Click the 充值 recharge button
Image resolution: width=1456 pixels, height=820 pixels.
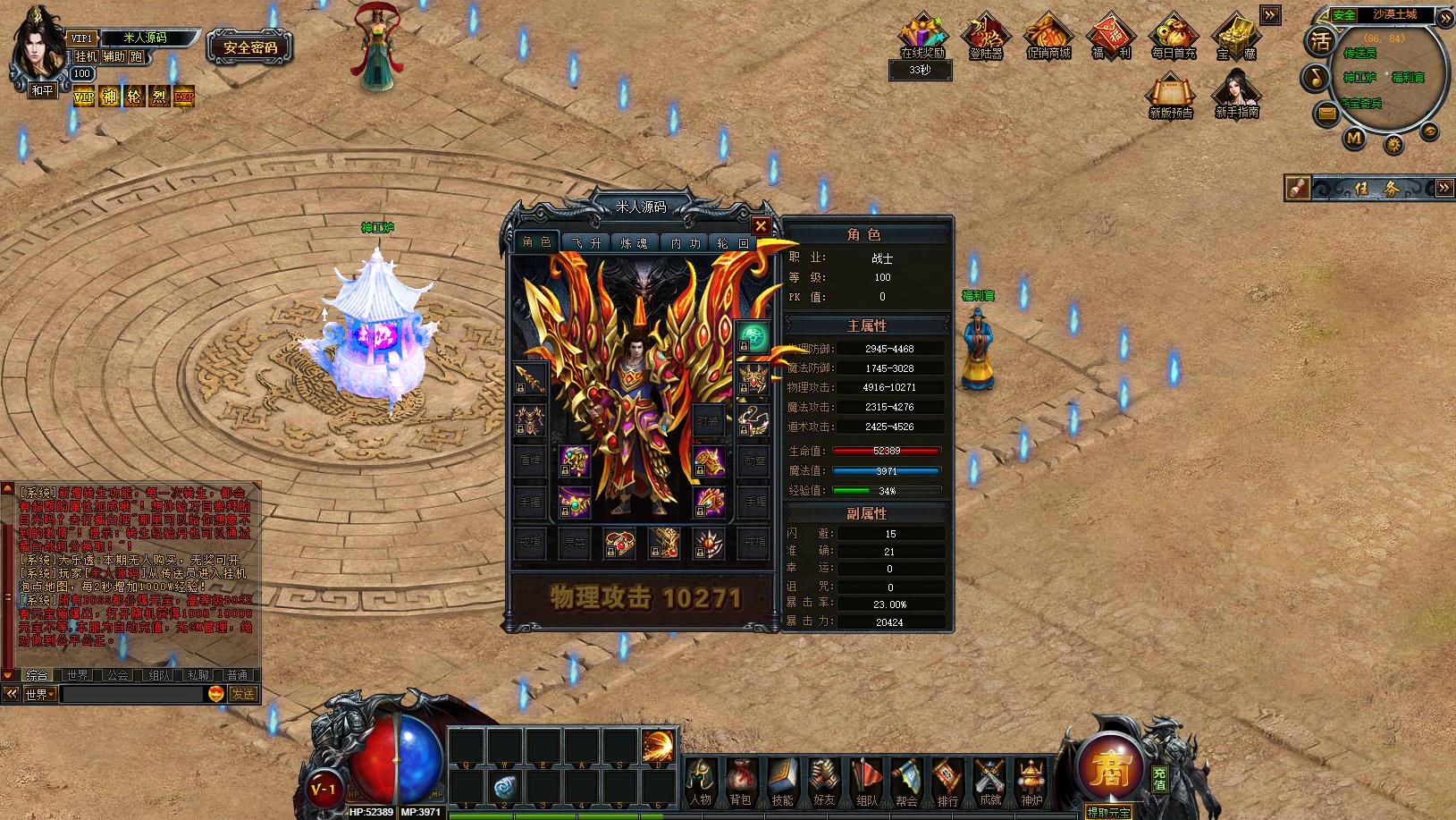pos(1159,778)
